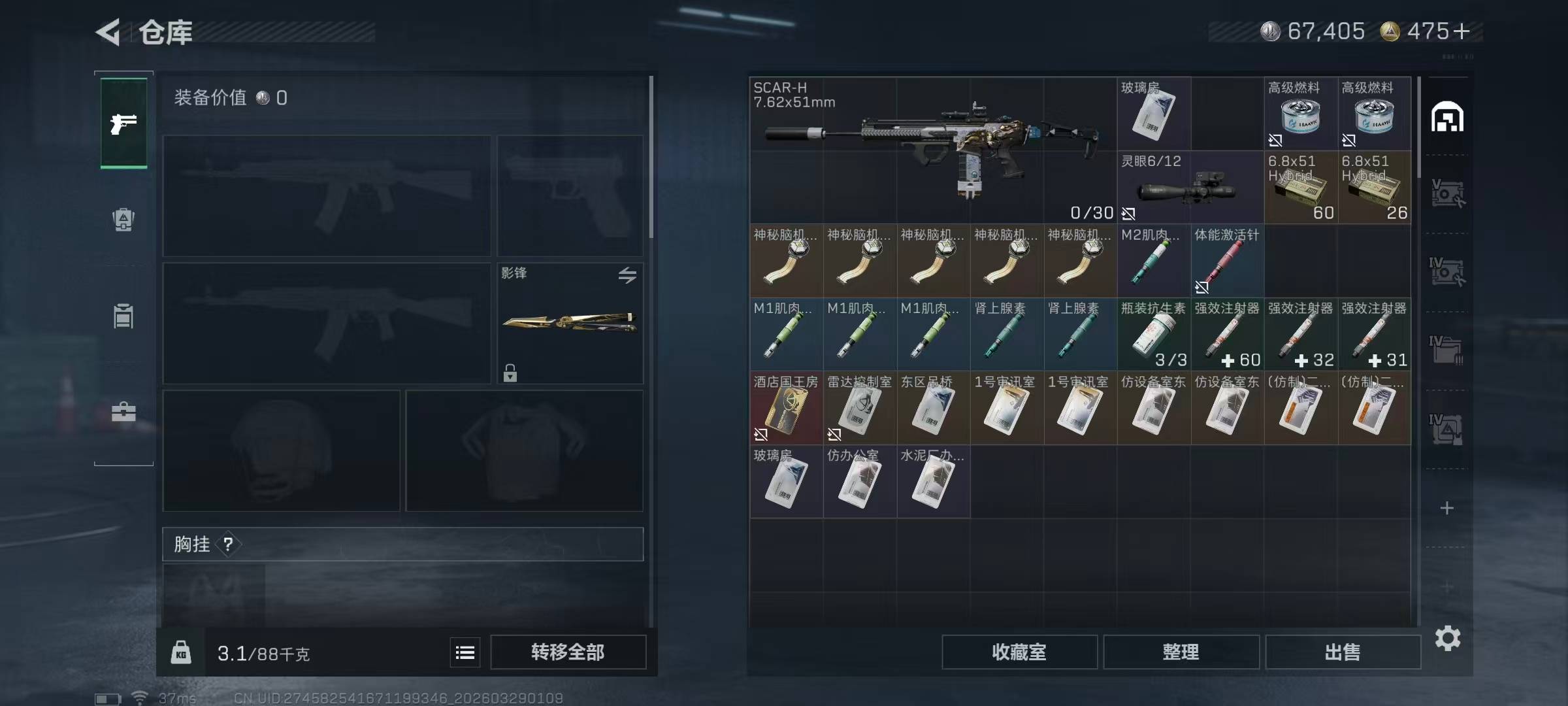This screenshot has height=706, width=1568.
Task: Select the 酒店国王房 keycard
Action: point(786,409)
